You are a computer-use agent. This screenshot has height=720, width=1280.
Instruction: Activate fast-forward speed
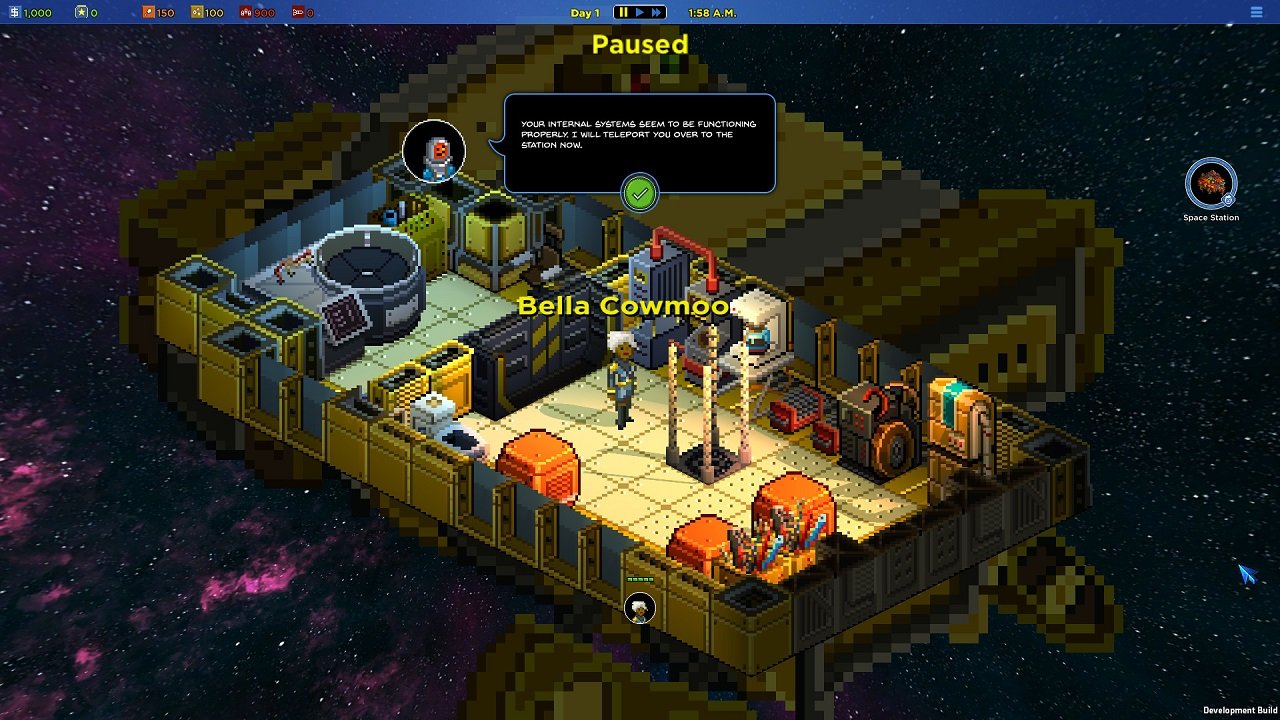click(x=656, y=13)
